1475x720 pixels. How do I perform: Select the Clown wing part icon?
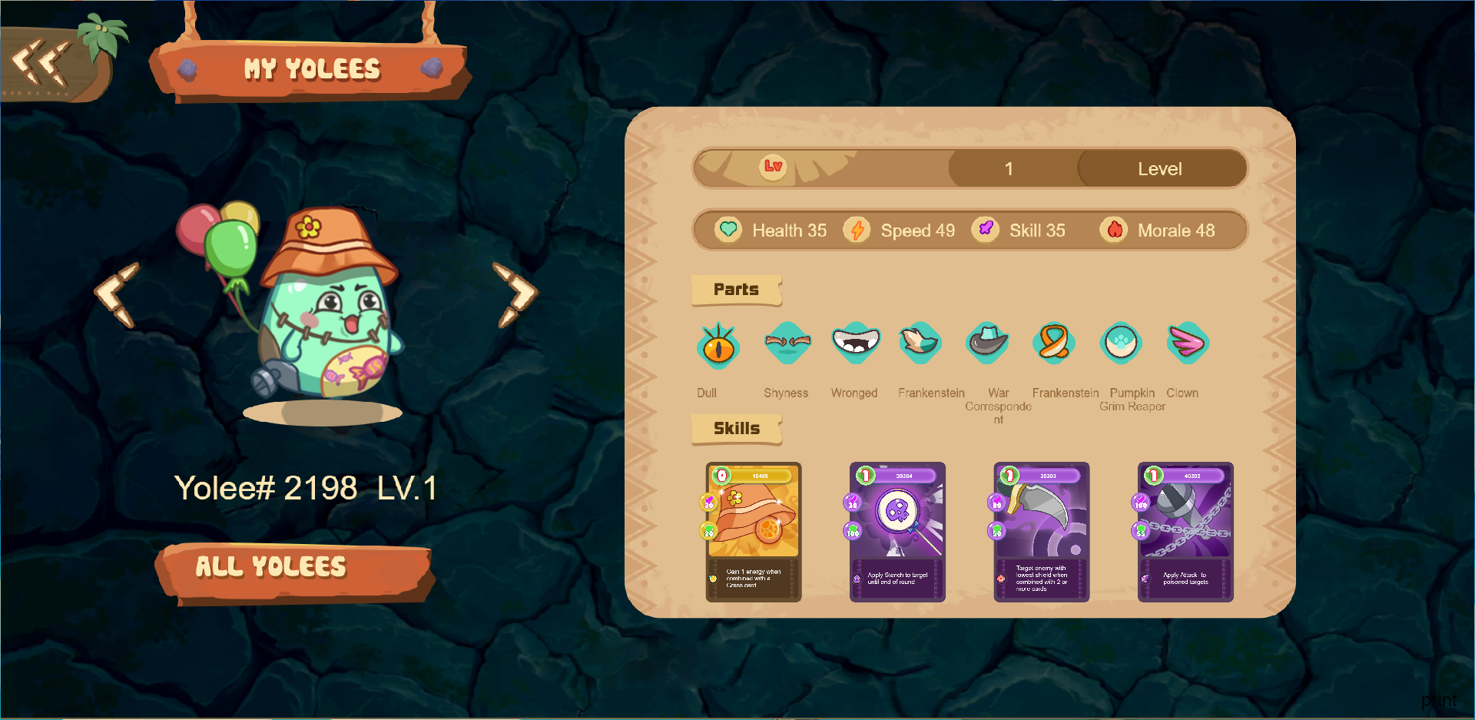pyautogui.click(x=1187, y=343)
